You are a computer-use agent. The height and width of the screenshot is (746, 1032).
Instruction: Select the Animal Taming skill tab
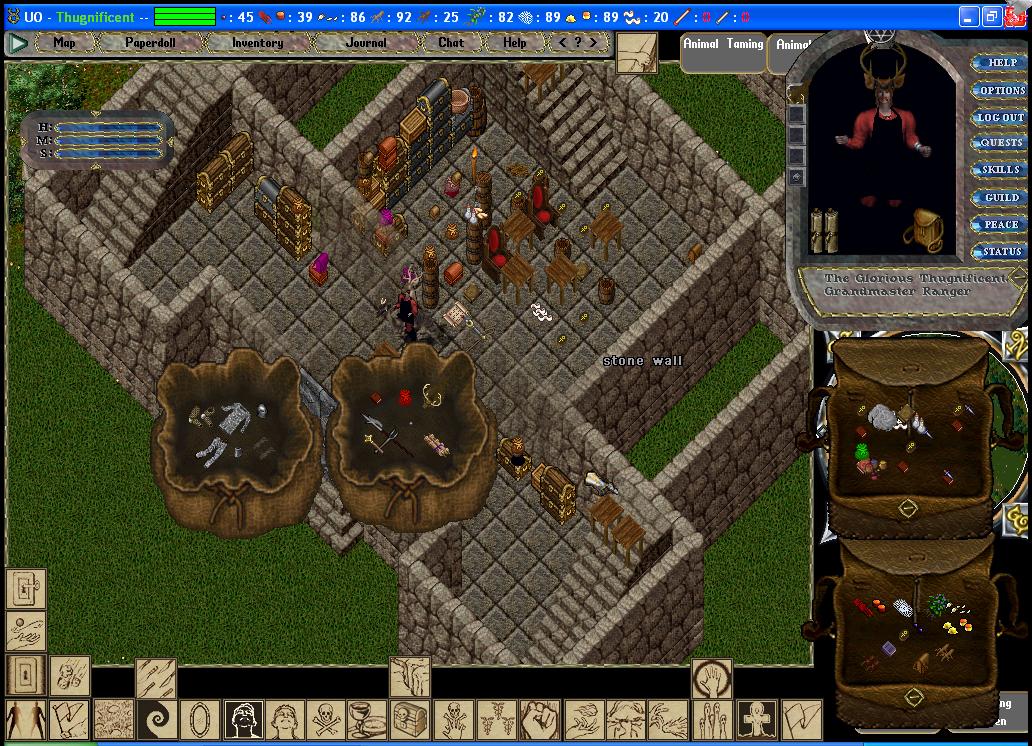[x=723, y=45]
